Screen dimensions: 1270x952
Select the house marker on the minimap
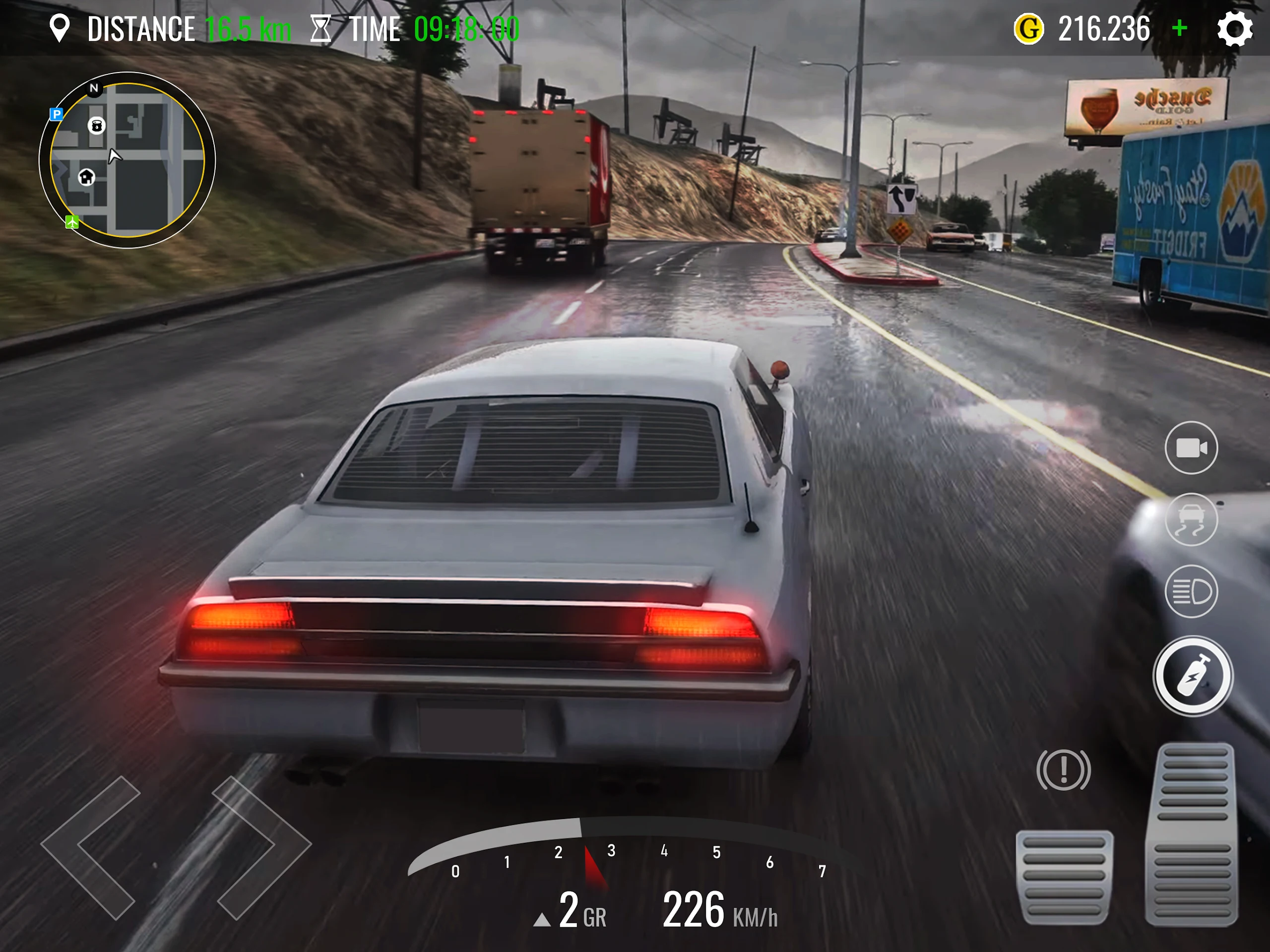[87, 177]
